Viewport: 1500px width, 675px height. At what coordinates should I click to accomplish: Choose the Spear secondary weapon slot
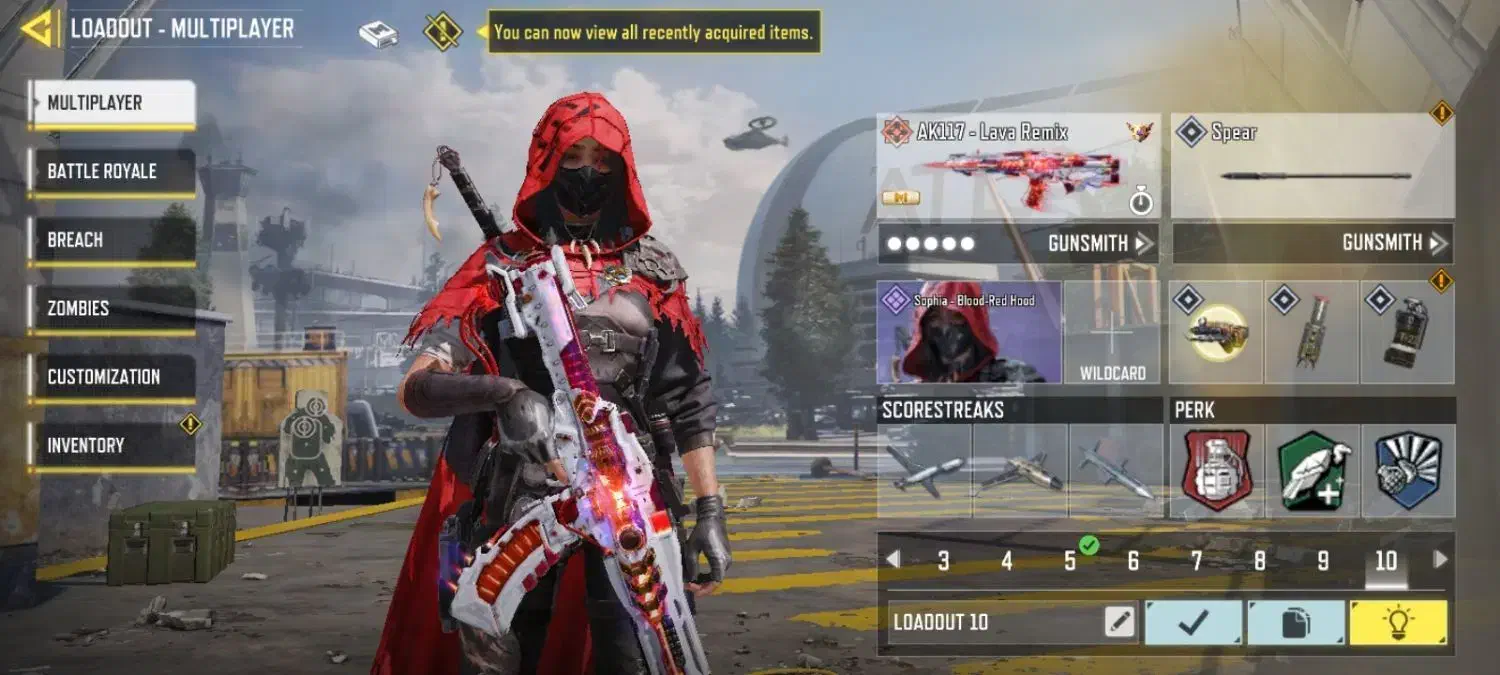pos(1312,167)
